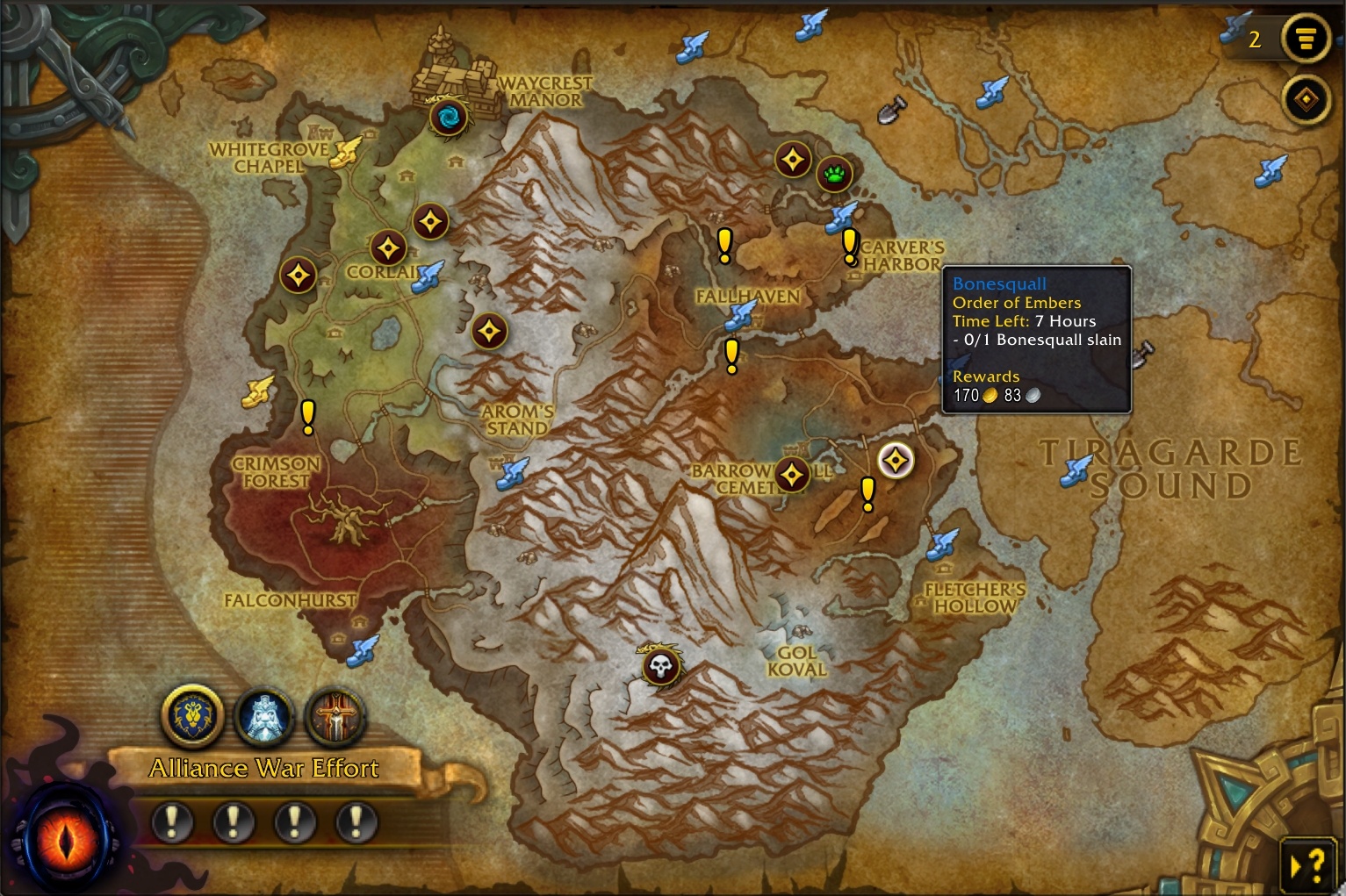The width and height of the screenshot is (1346, 896).
Task: Select the Alliance lion emissary icon
Action: (x=192, y=716)
